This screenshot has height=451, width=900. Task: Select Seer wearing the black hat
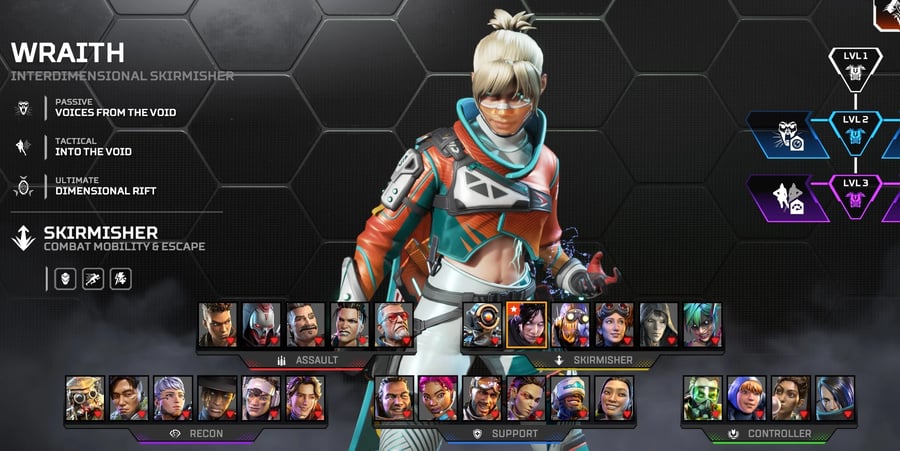[217, 398]
